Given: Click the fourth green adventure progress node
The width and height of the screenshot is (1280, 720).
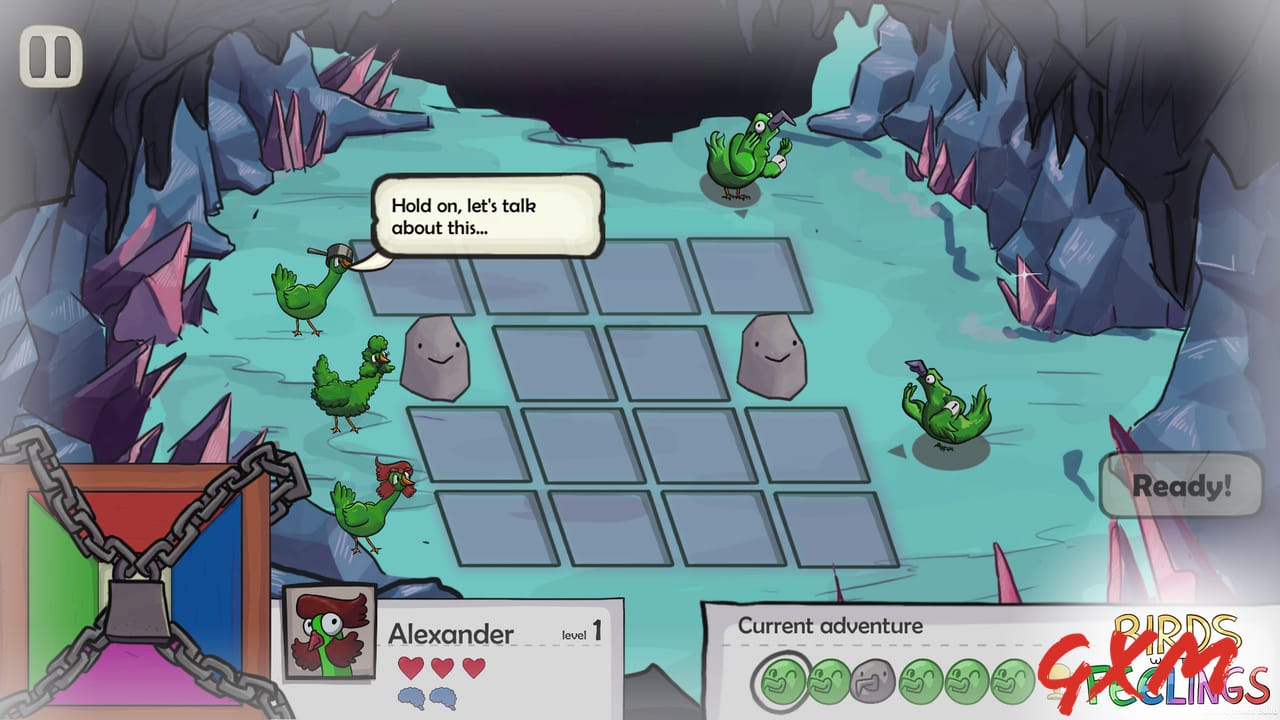Looking at the screenshot, I should coord(920,678).
